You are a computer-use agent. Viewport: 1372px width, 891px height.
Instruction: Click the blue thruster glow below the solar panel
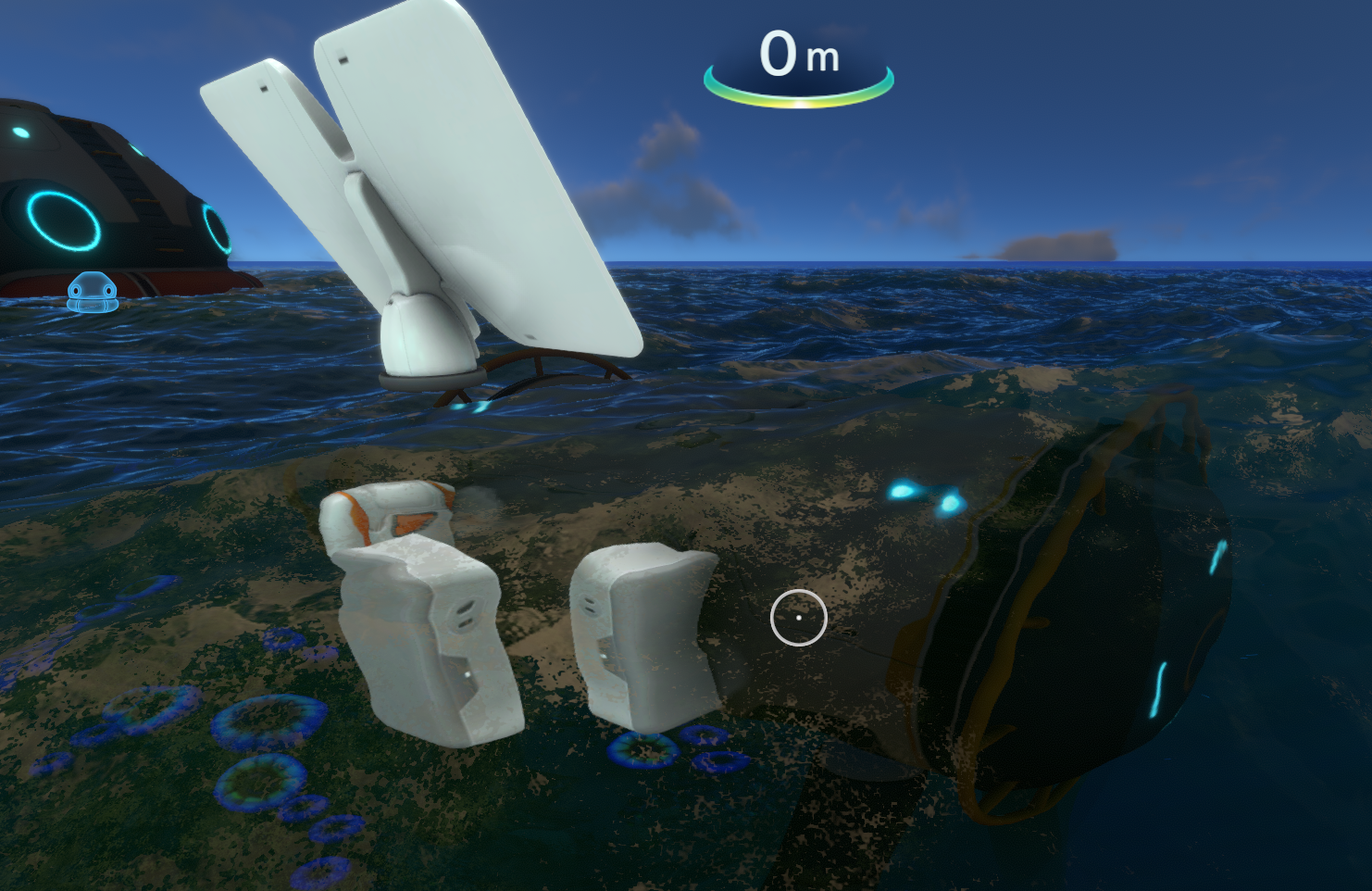(x=475, y=405)
